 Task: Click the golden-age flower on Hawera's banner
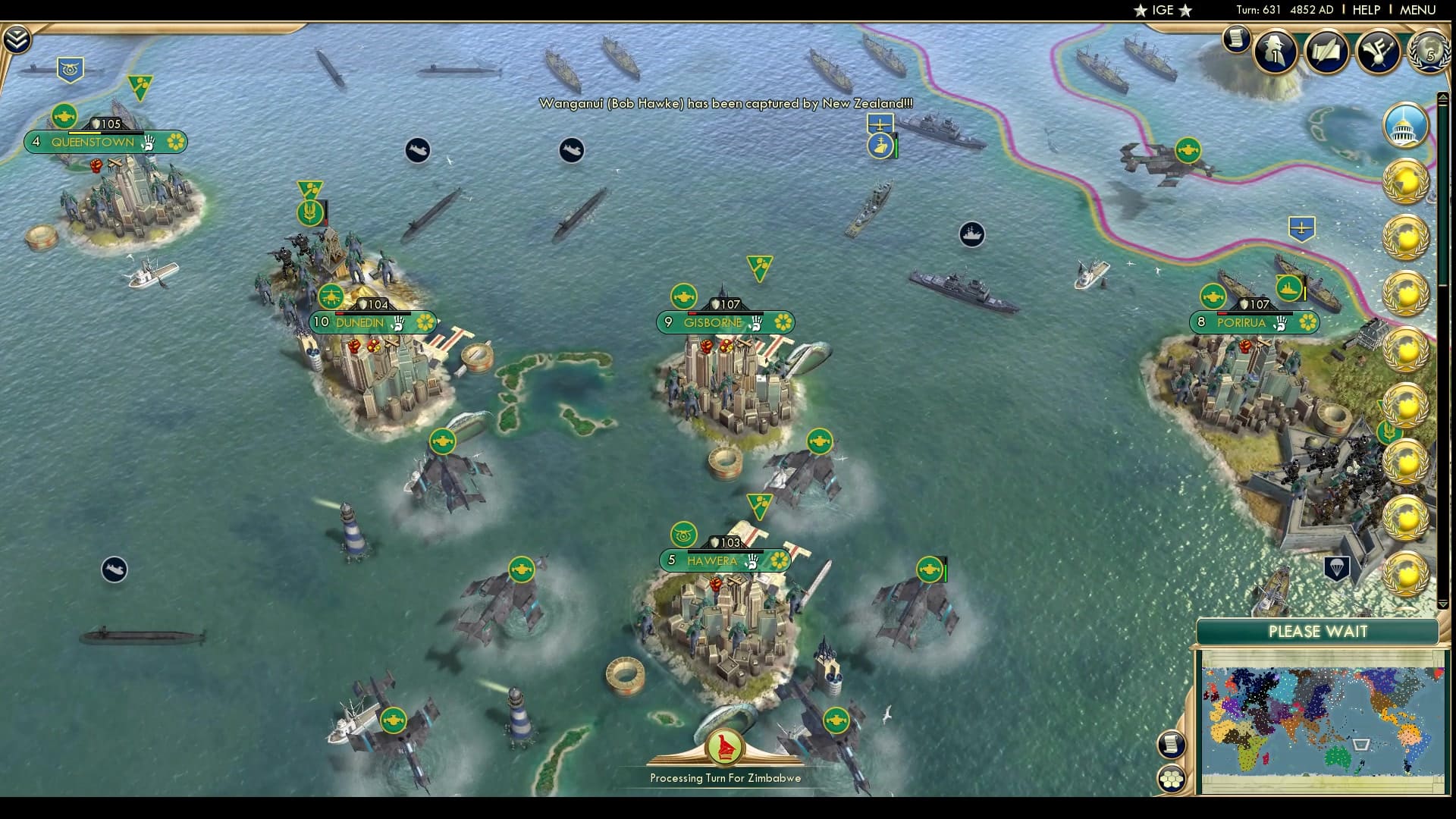coord(780,561)
